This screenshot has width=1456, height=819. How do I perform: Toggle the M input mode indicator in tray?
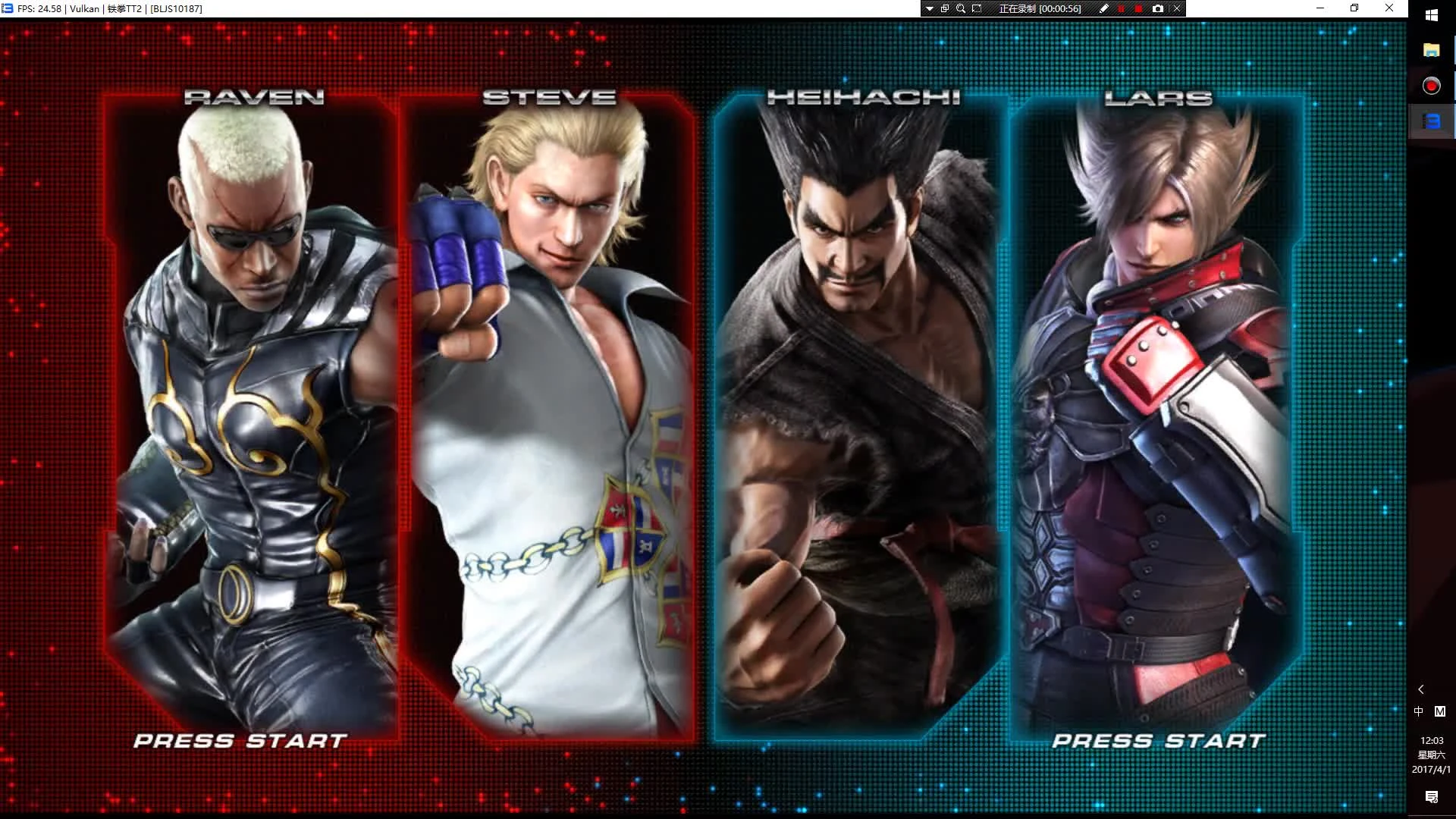point(1440,711)
